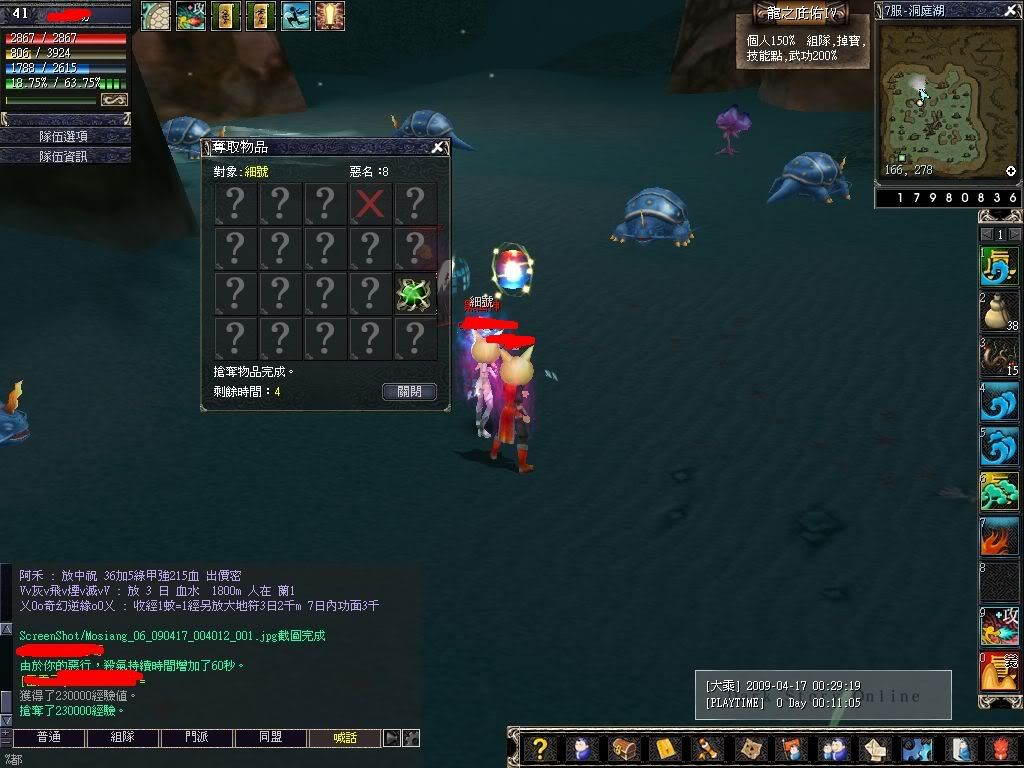Activate the green tree skill in slot 6
This screenshot has width=1024, height=768.
click(x=998, y=493)
